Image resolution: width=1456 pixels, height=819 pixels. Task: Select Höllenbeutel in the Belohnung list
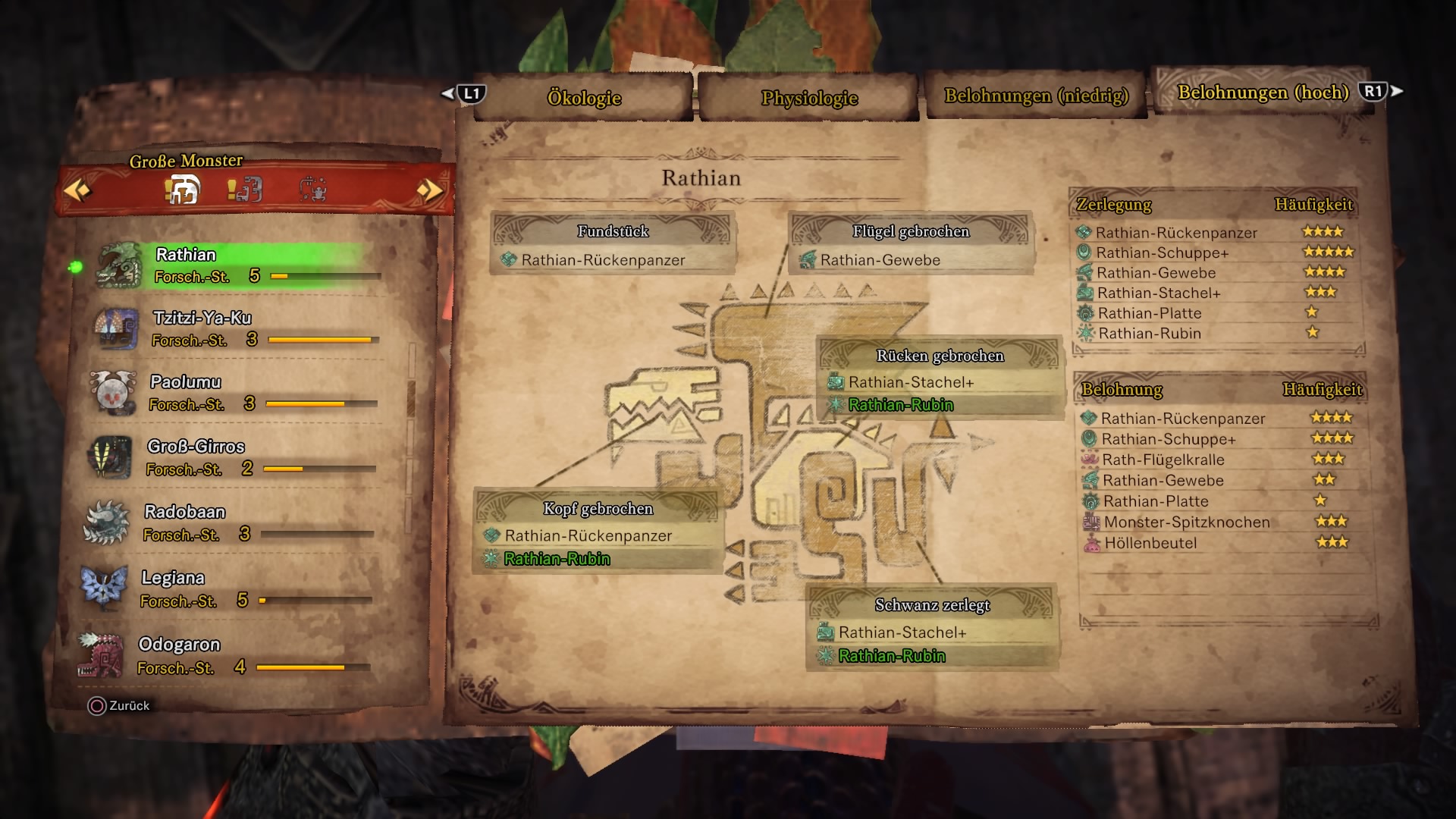[x=1150, y=543]
